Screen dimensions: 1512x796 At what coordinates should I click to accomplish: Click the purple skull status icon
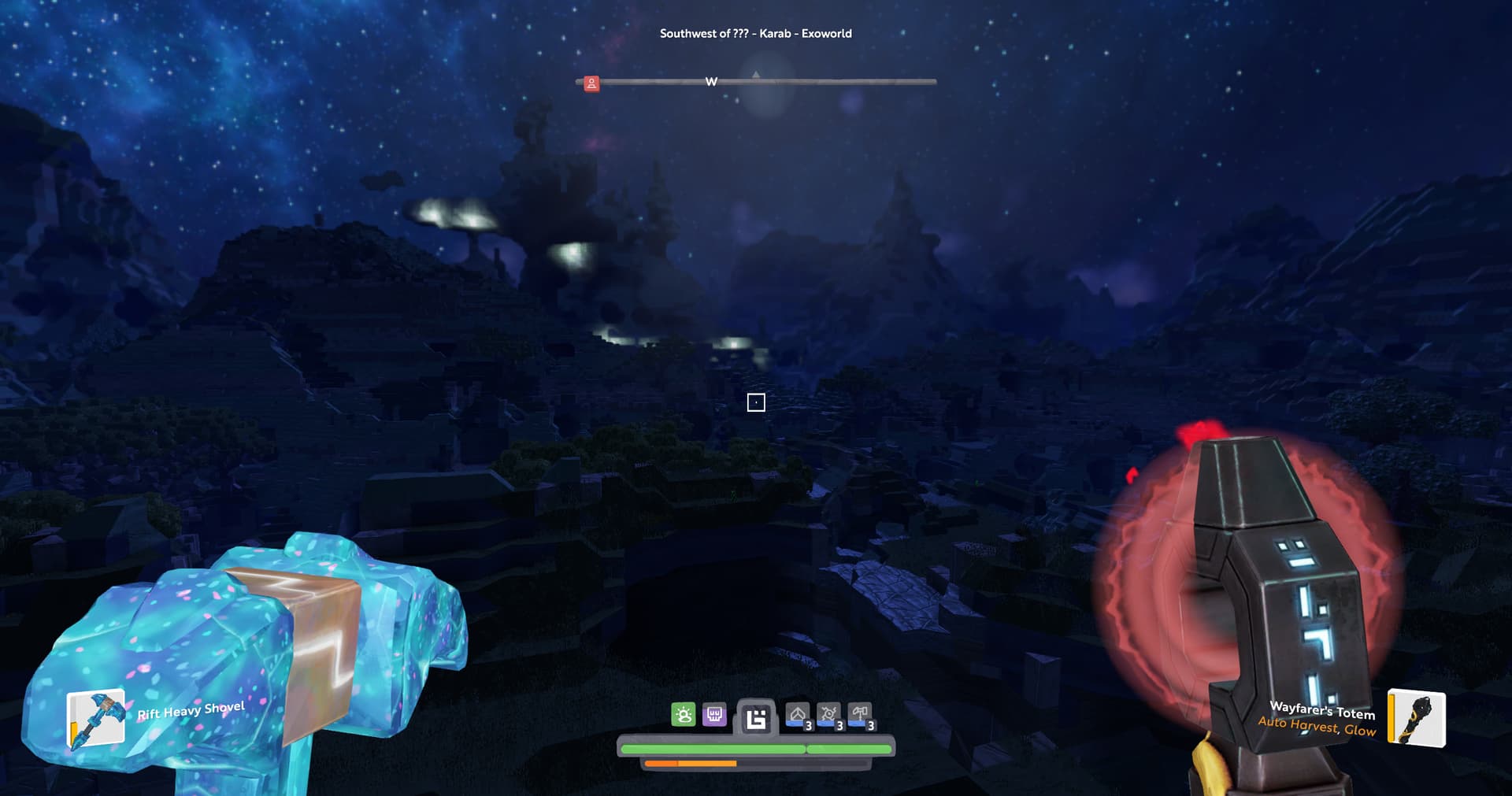(x=714, y=715)
